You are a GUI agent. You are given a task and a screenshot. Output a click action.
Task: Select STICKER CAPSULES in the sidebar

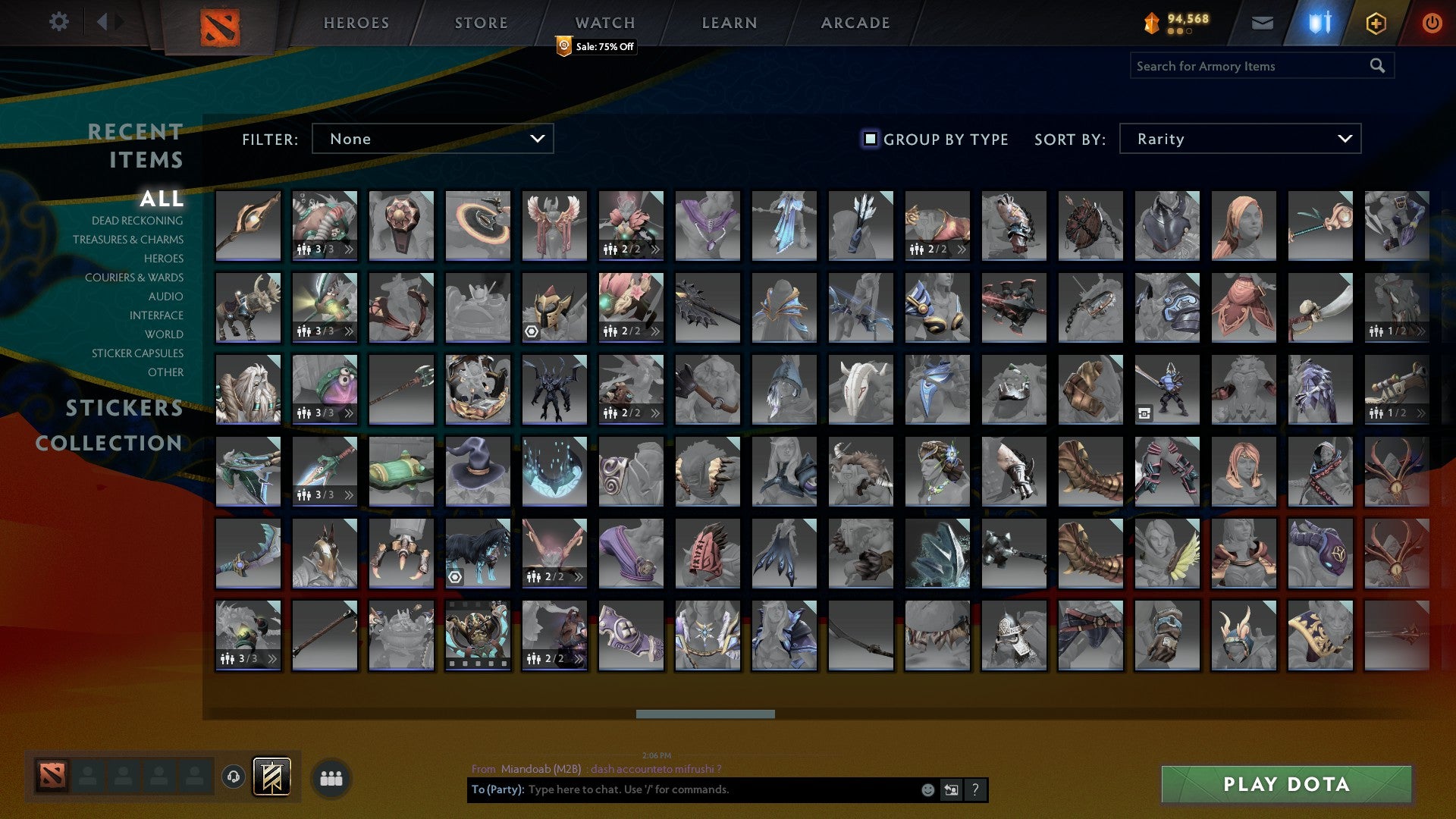136,353
